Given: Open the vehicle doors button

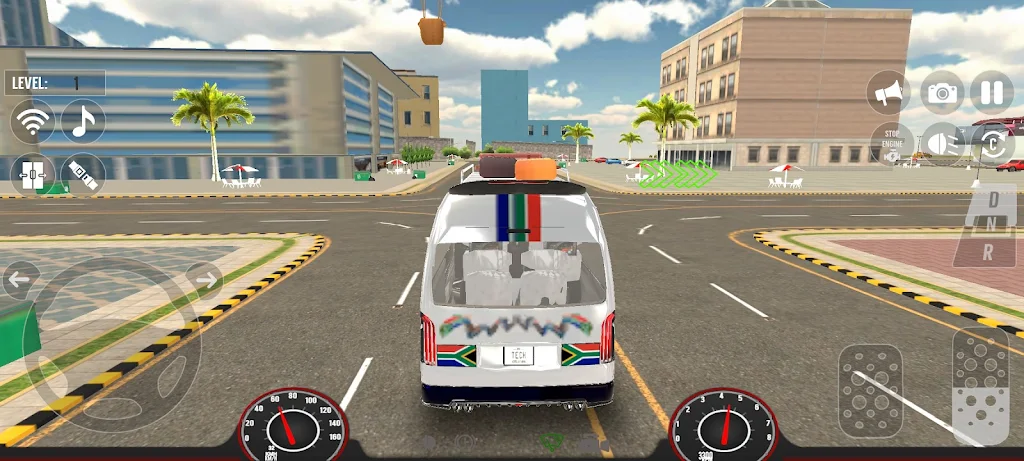Looking at the screenshot, I should [33, 174].
